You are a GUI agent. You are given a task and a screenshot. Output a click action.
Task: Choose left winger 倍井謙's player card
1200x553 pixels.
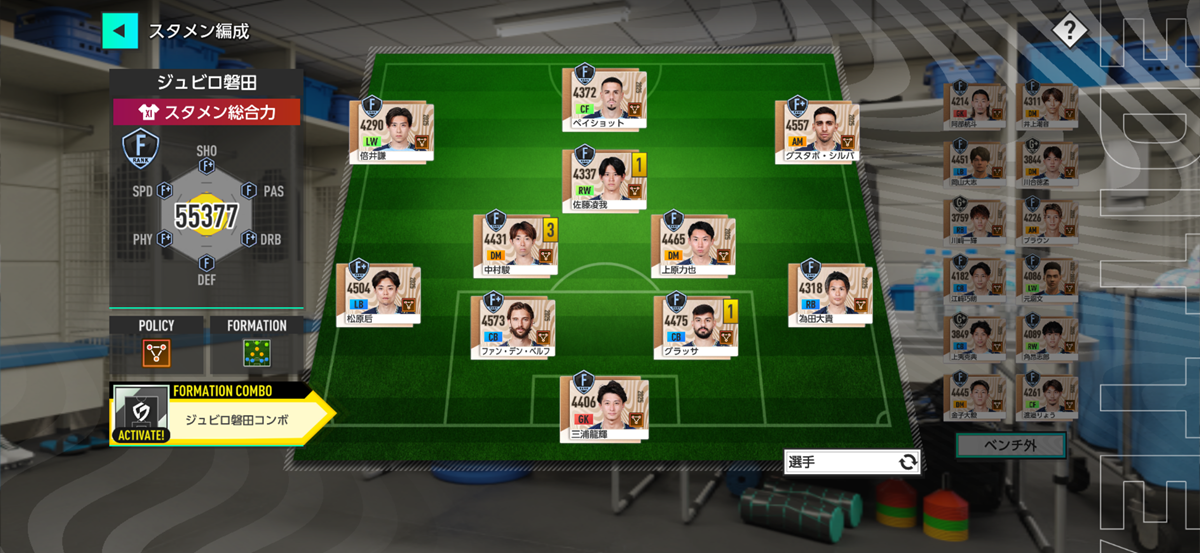click(x=391, y=130)
